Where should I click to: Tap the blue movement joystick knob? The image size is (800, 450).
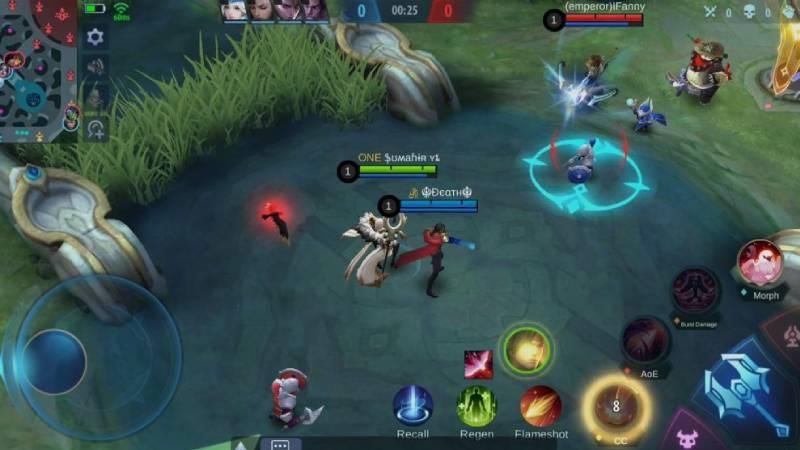click(54, 360)
